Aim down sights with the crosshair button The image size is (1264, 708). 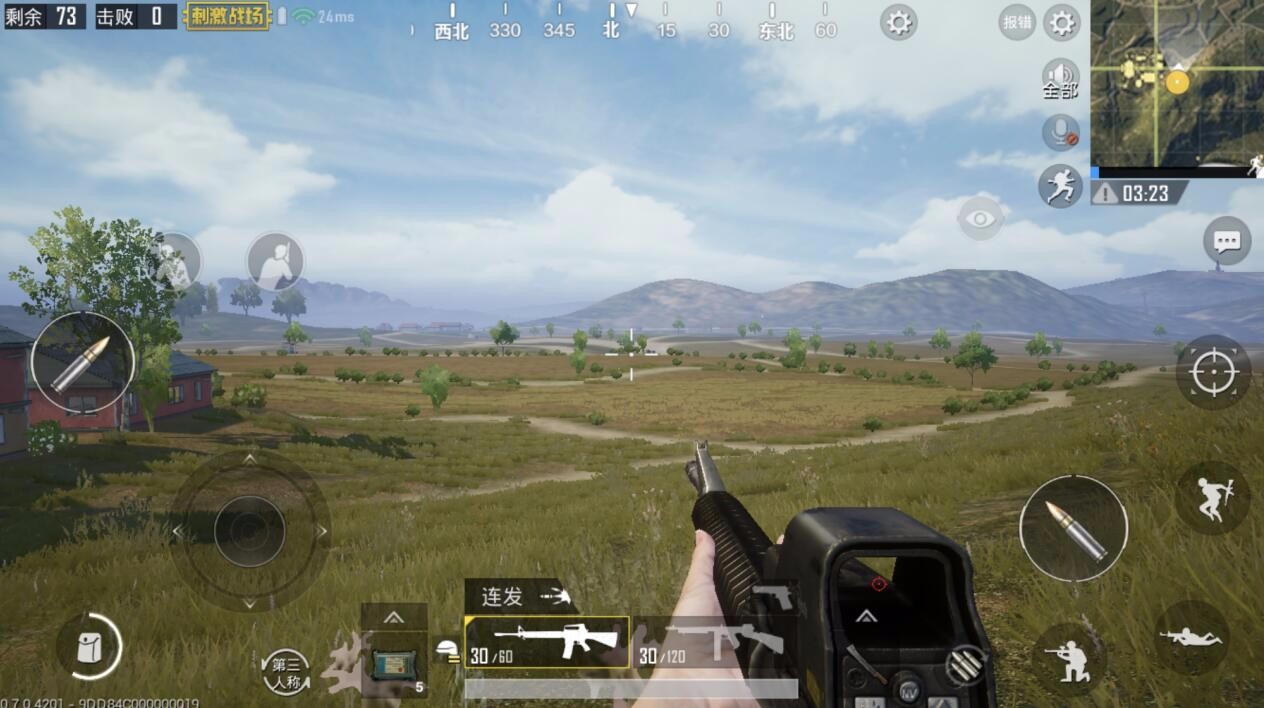click(1213, 372)
